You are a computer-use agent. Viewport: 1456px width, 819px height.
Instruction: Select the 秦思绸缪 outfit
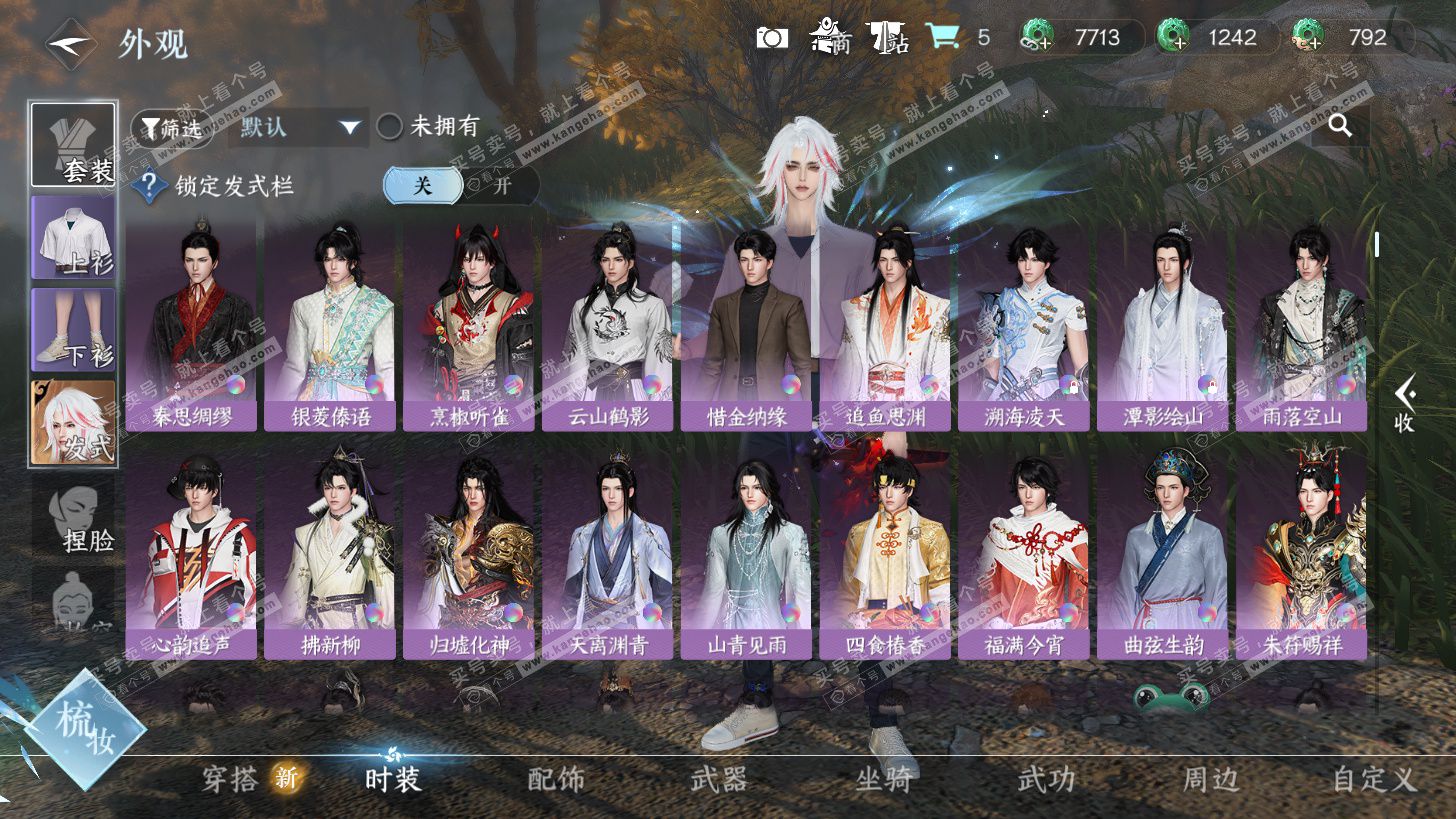click(191, 325)
